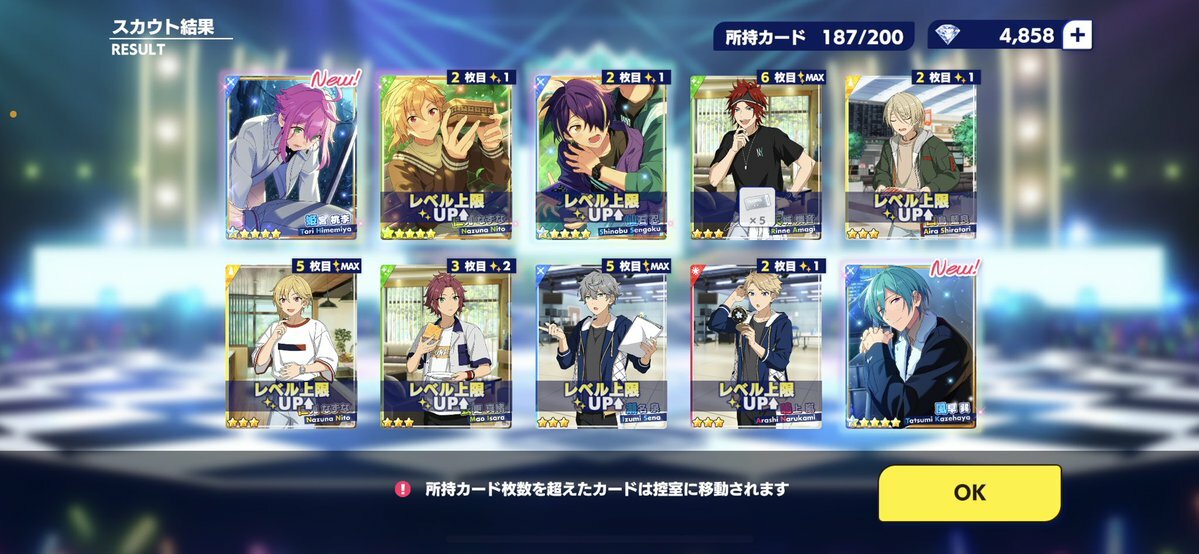Choose the Shinobu Sengoku card
Viewport: 1199px width, 554px height.
(601, 155)
